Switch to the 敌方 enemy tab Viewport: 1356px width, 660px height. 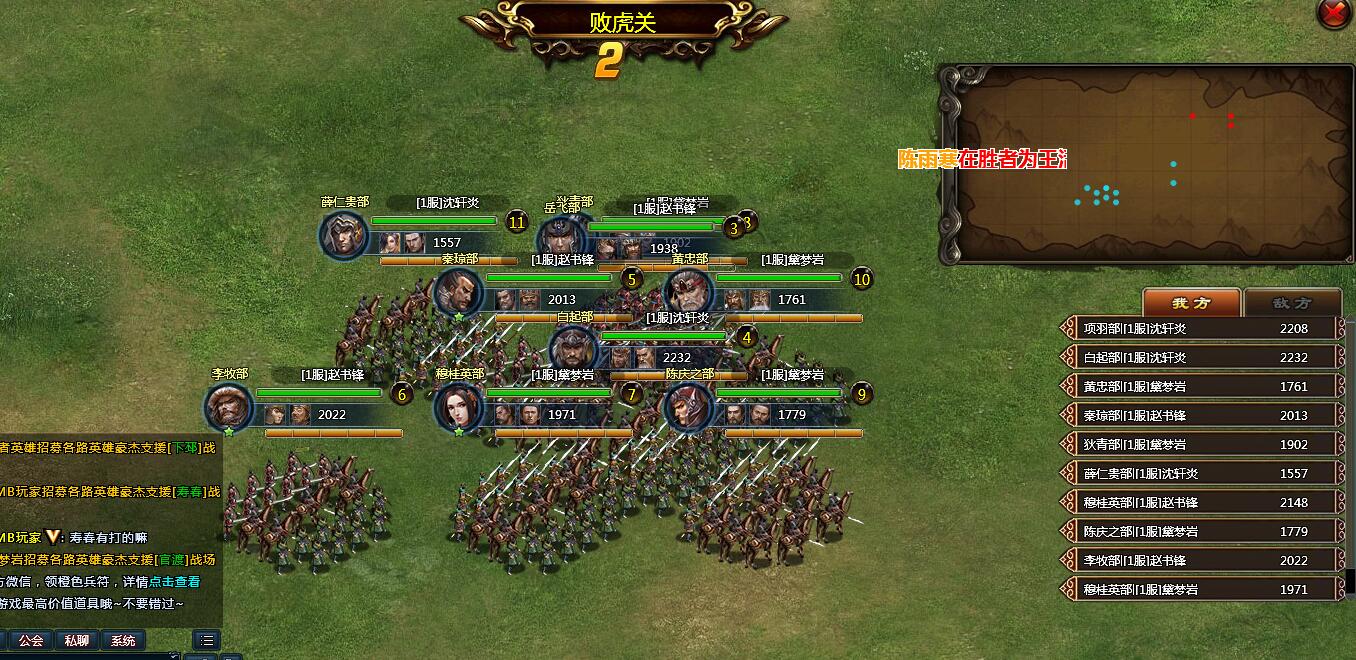coord(1292,303)
